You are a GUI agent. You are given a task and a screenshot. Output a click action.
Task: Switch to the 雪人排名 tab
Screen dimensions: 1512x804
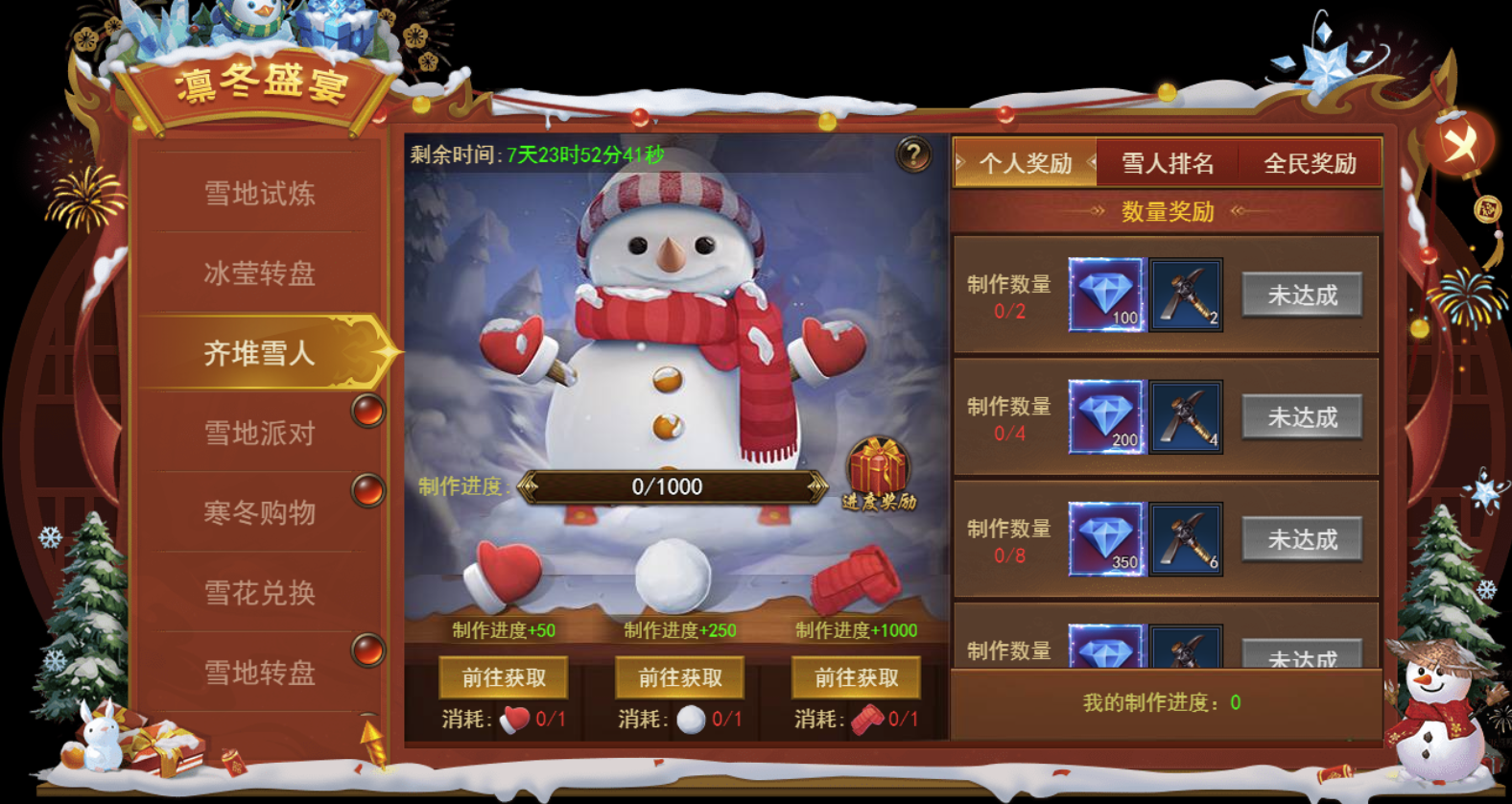click(x=1168, y=163)
